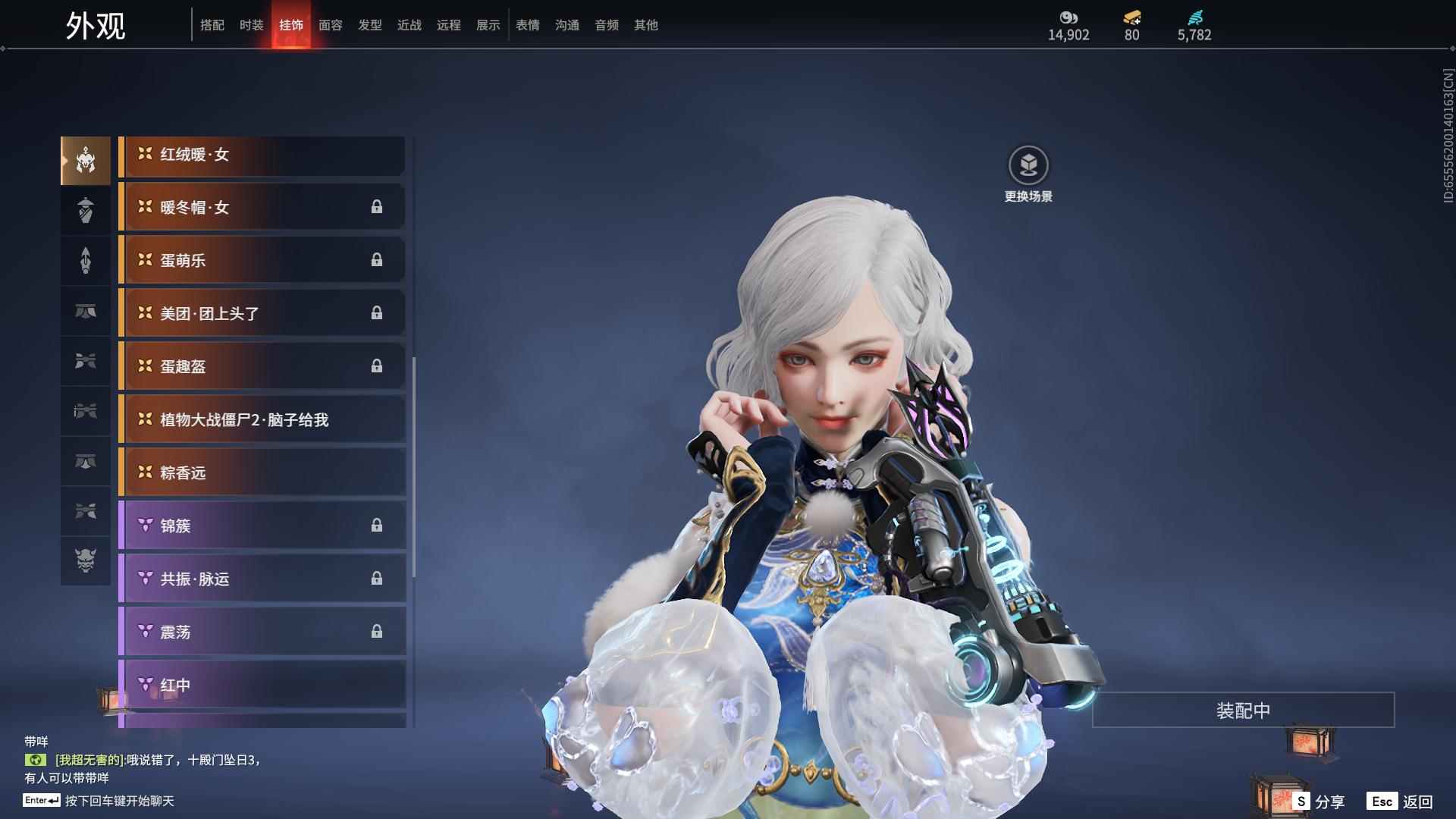Choose the 表情 tab
1456x819 pixels.
pyautogui.click(x=528, y=25)
